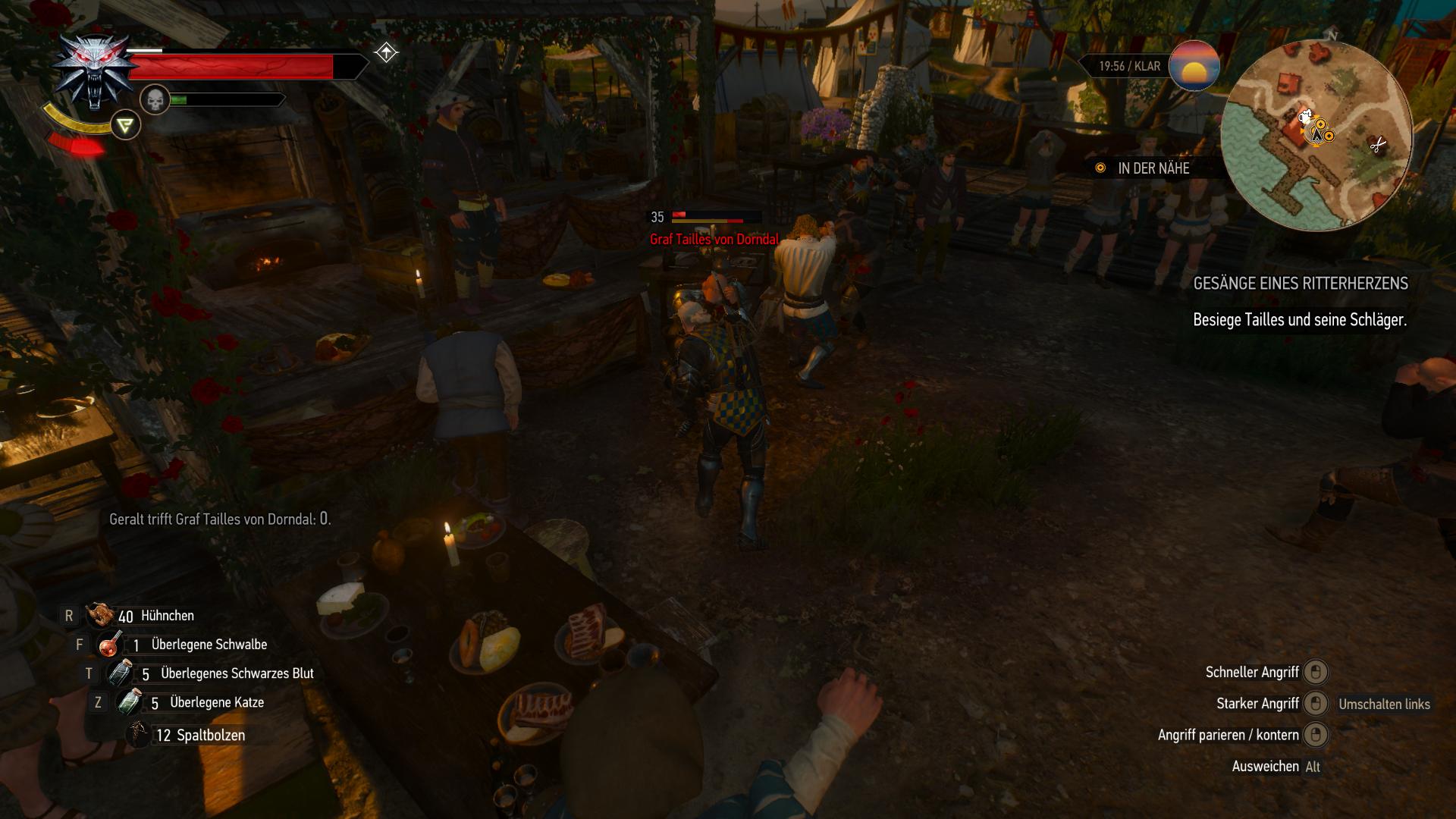Click the diamond buff icon beside health
Viewport: 1456px width, 819px height.
coord(386,52)
